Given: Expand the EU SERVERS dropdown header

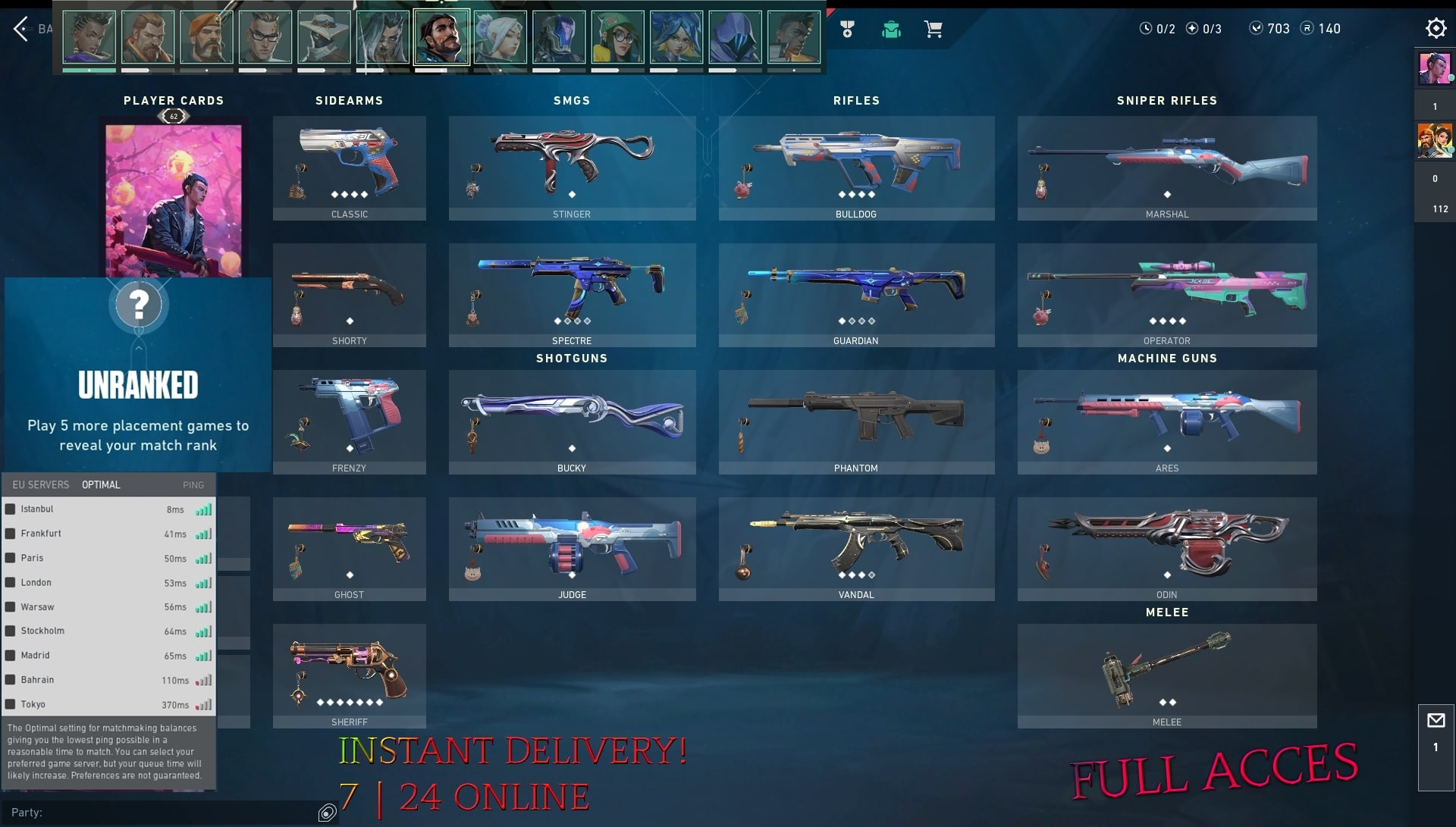Looking at the screenshot, I should [39, 484].
